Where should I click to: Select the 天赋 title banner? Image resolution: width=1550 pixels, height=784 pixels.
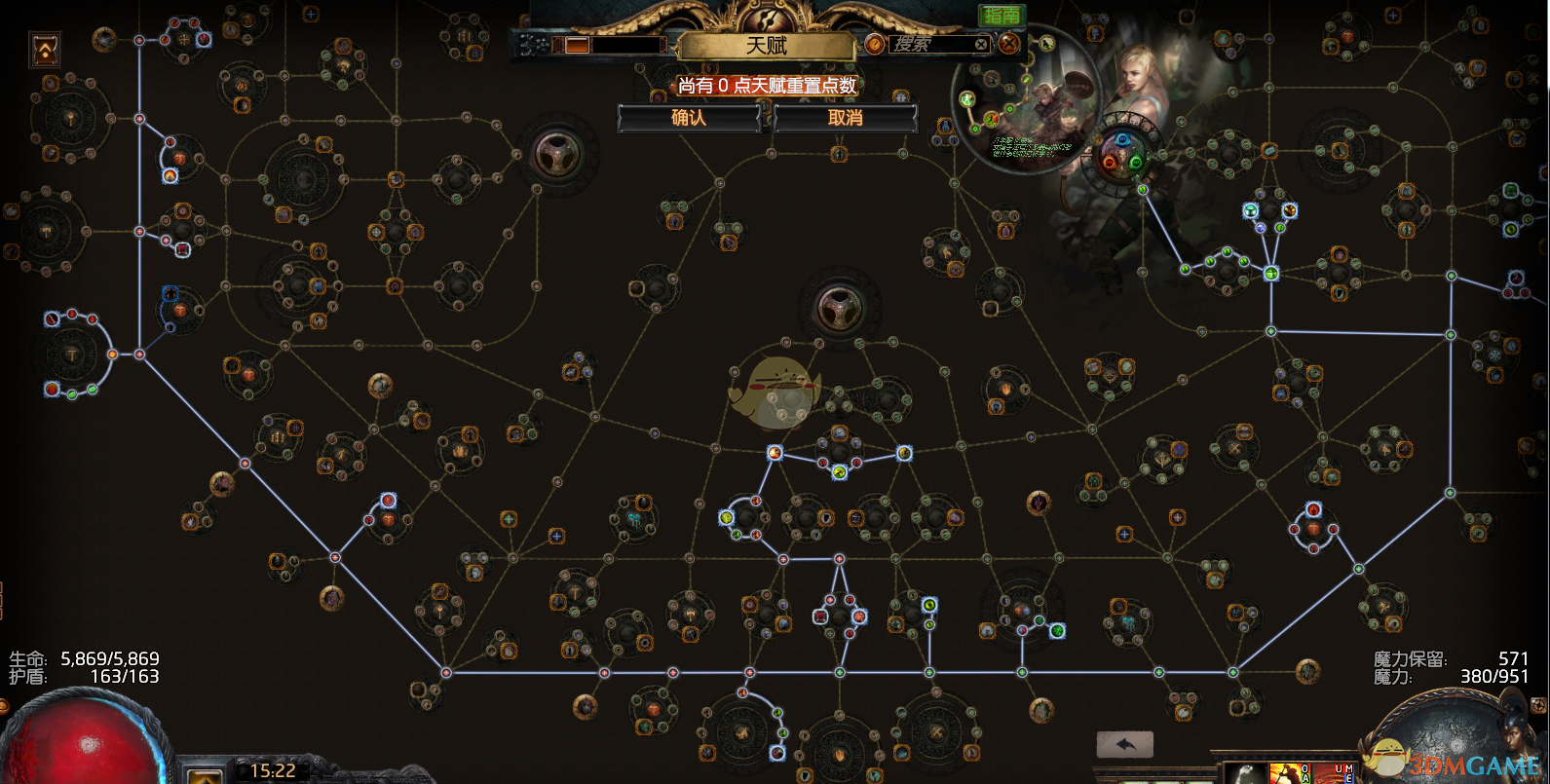(x=767, y=45)
